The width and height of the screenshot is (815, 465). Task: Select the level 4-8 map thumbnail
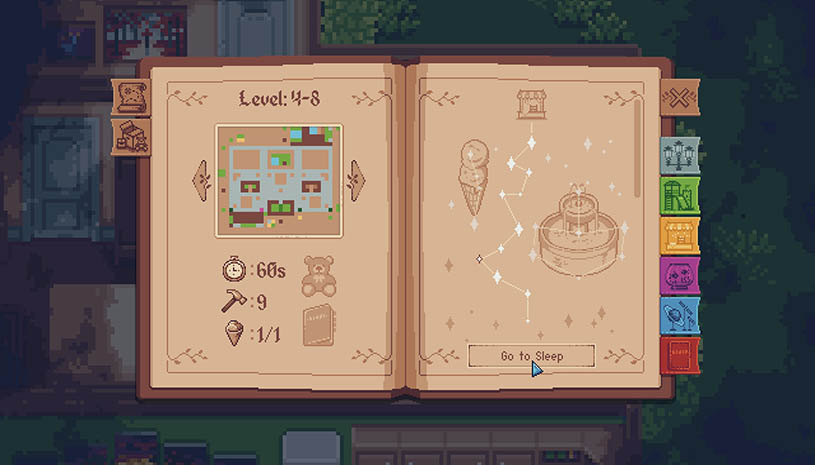click(279, 180)
